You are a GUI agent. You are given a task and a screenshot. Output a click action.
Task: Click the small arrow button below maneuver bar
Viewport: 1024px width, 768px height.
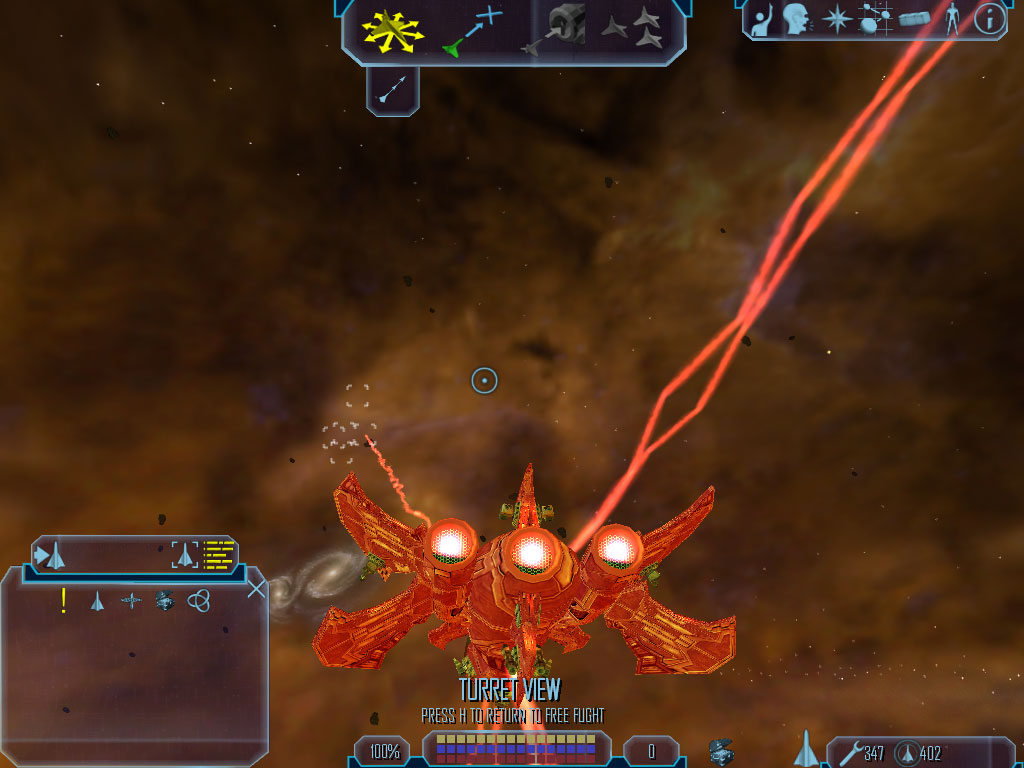[393, 91]
